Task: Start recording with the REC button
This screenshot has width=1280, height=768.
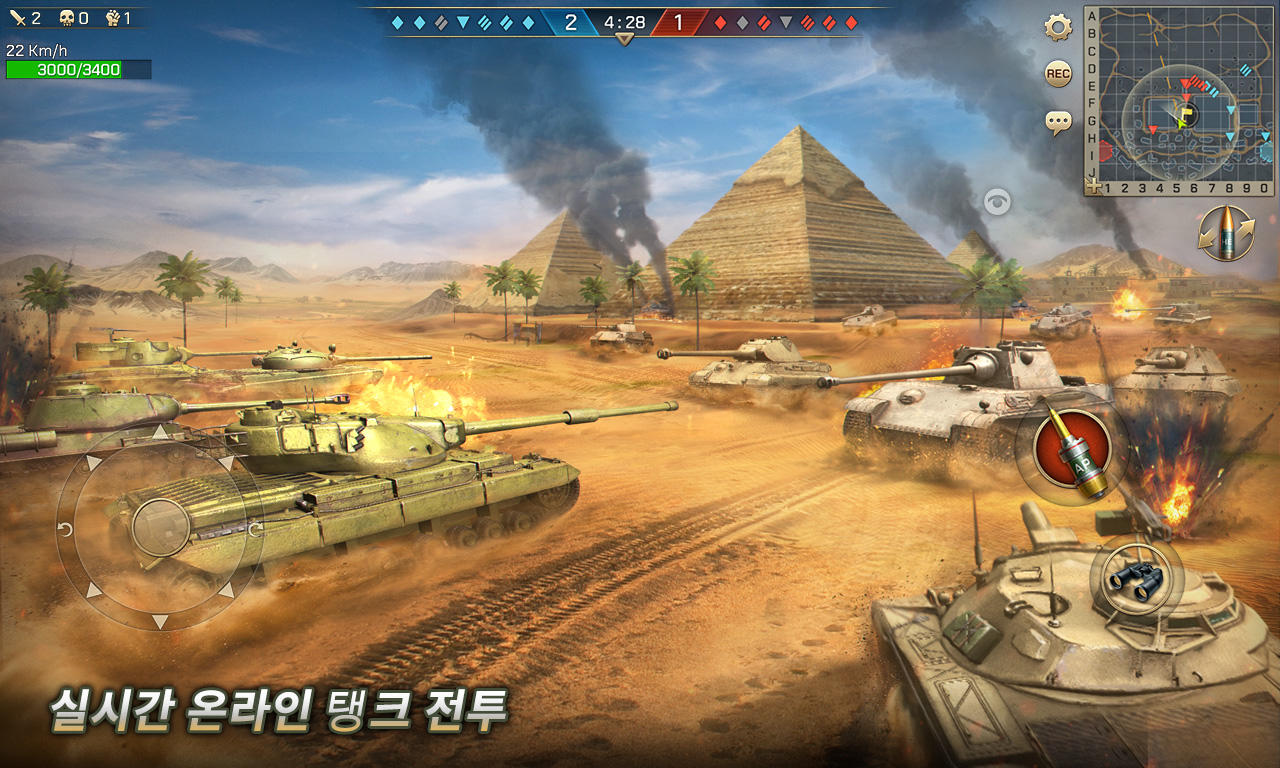Action: 1057,76
